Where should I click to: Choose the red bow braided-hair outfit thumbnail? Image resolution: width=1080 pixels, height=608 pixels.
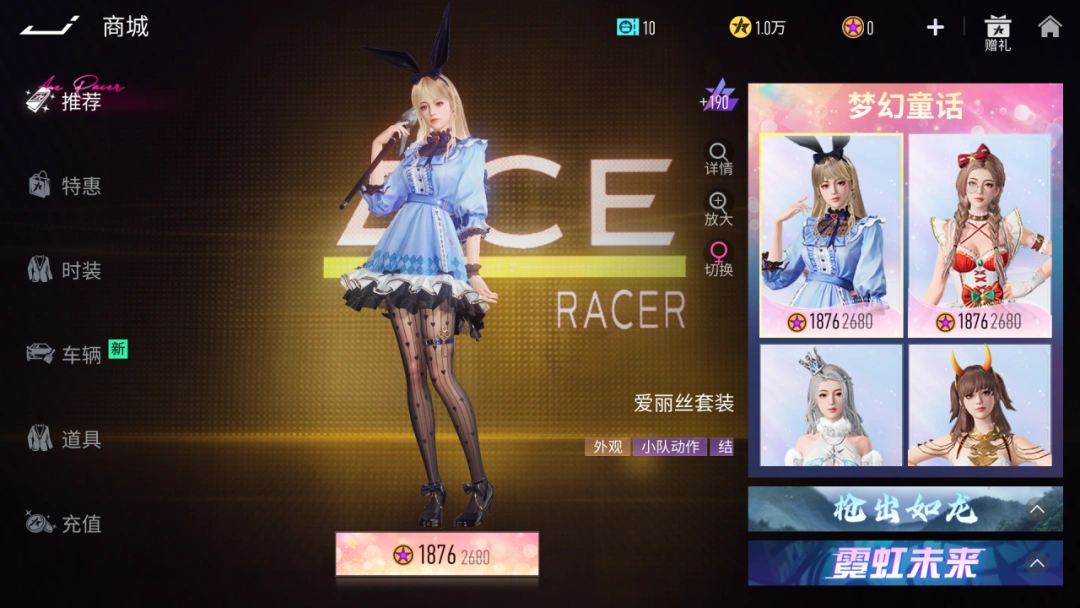click(979, 235)
